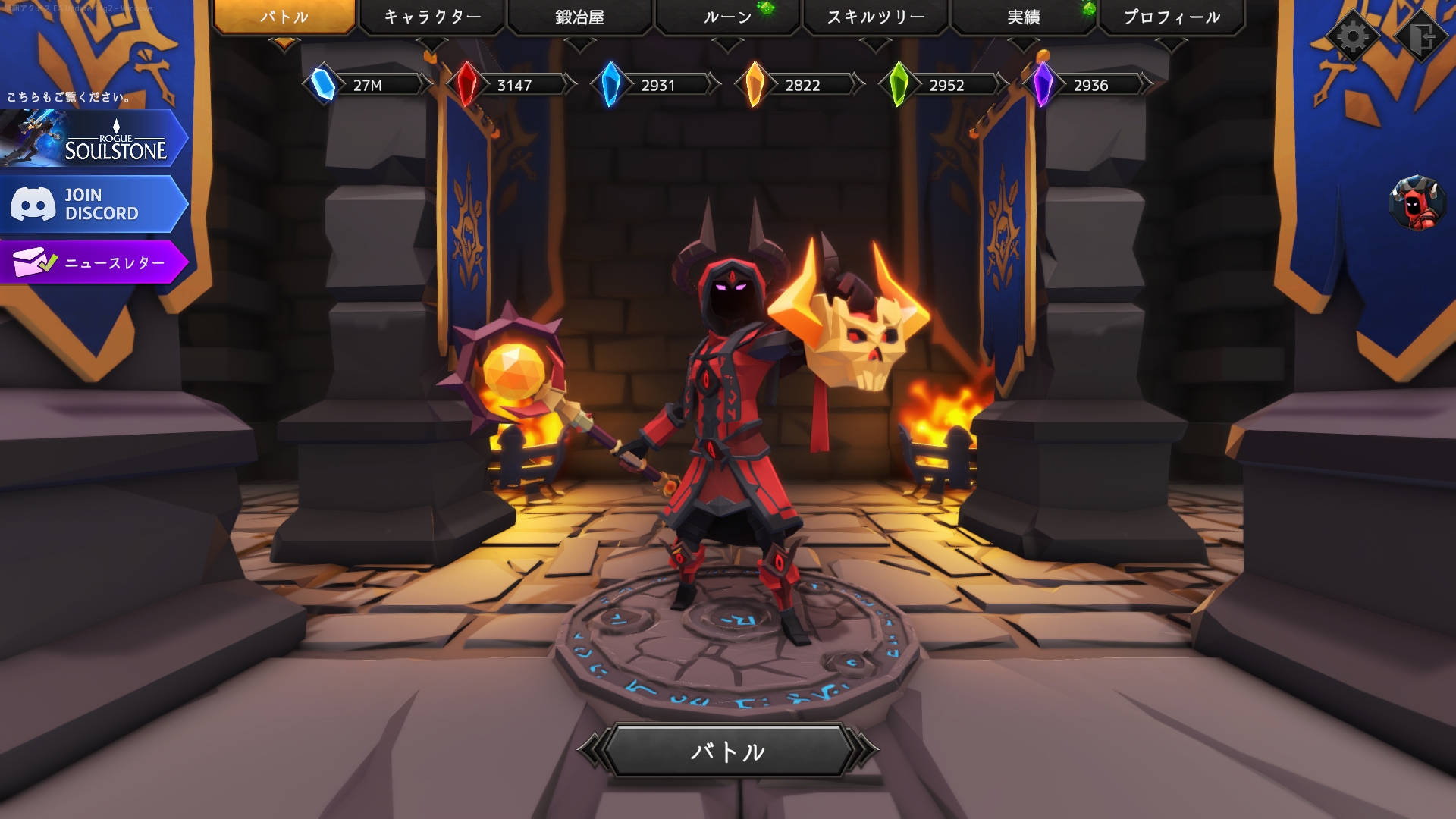Screen dimensions: 1456x819
Task: Select the red hooded character portrait
Action: 1417,203
